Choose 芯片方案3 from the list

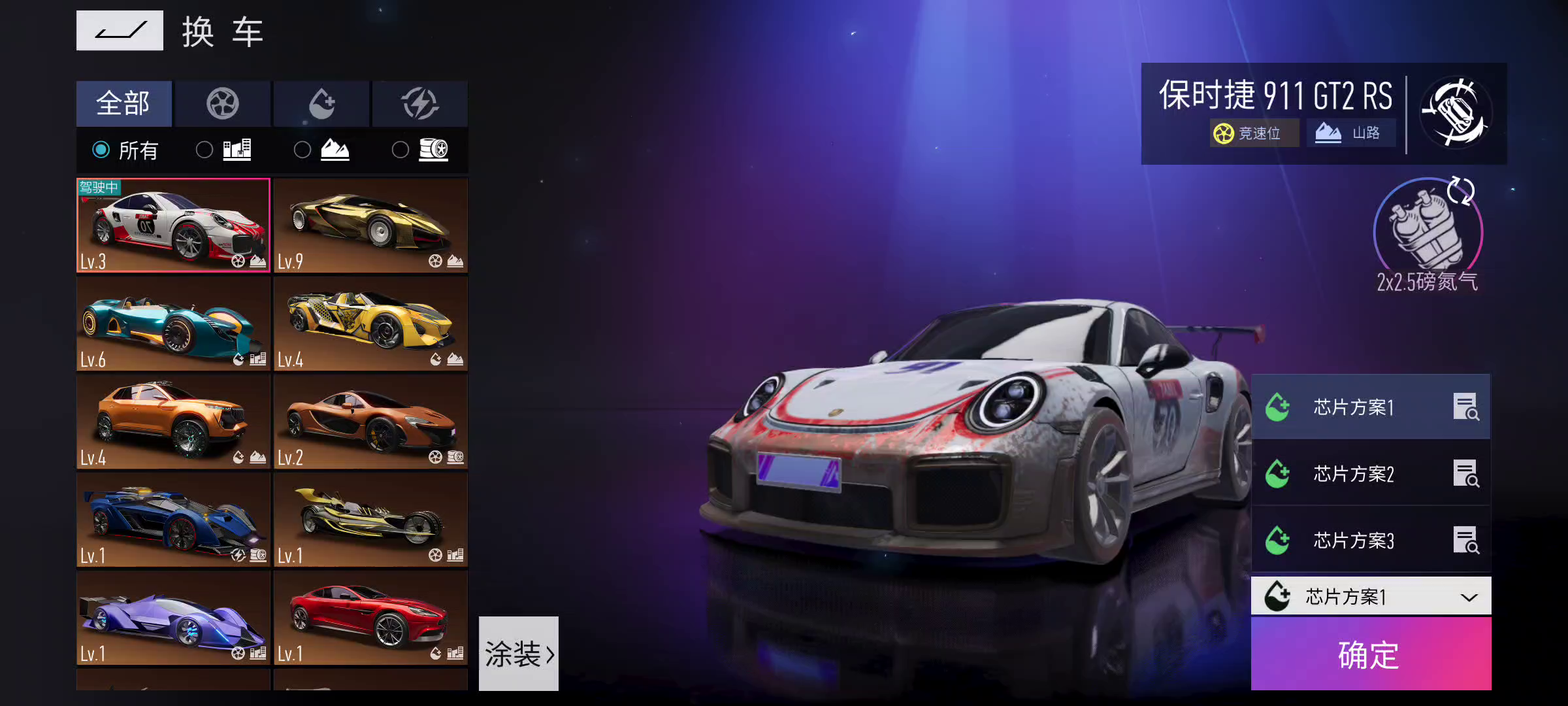(1354, 540)
